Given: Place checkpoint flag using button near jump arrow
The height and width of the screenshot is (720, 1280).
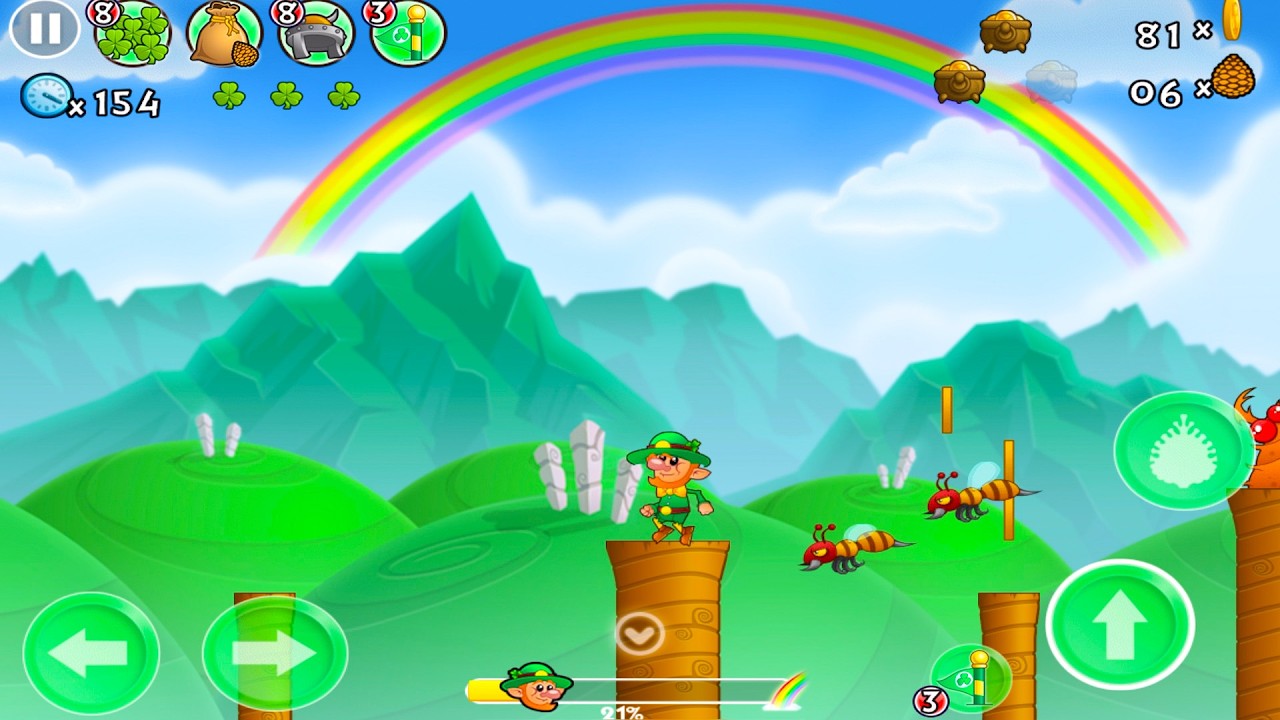Looking at the screenshot, I should [x=970, y=678].
